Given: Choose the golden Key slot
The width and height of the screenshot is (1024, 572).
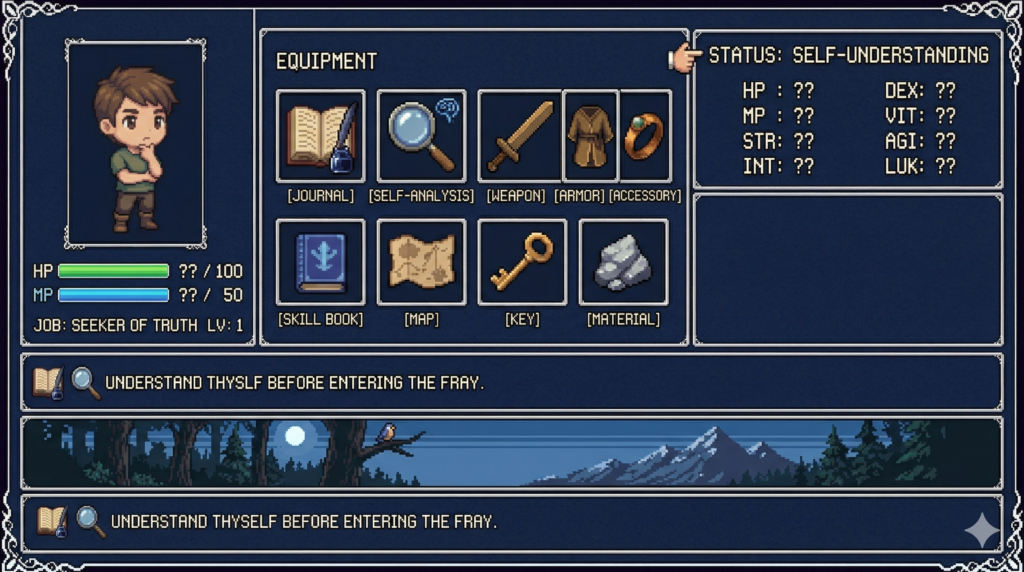Looking at the screenshot, I should pyautogui.click(x=522, y=262).
